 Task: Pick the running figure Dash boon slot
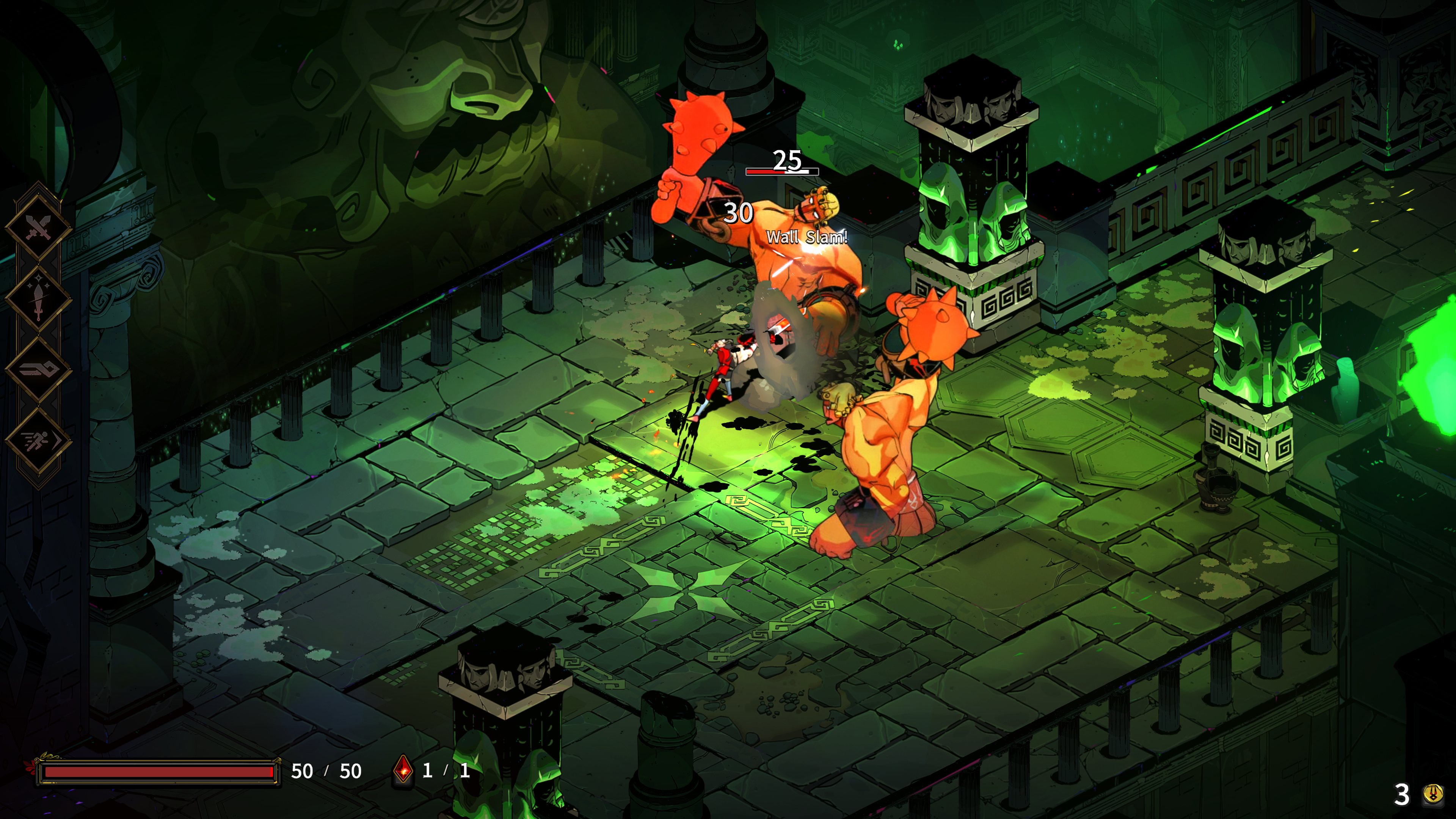pyautogui.click(x=38, y=440)
